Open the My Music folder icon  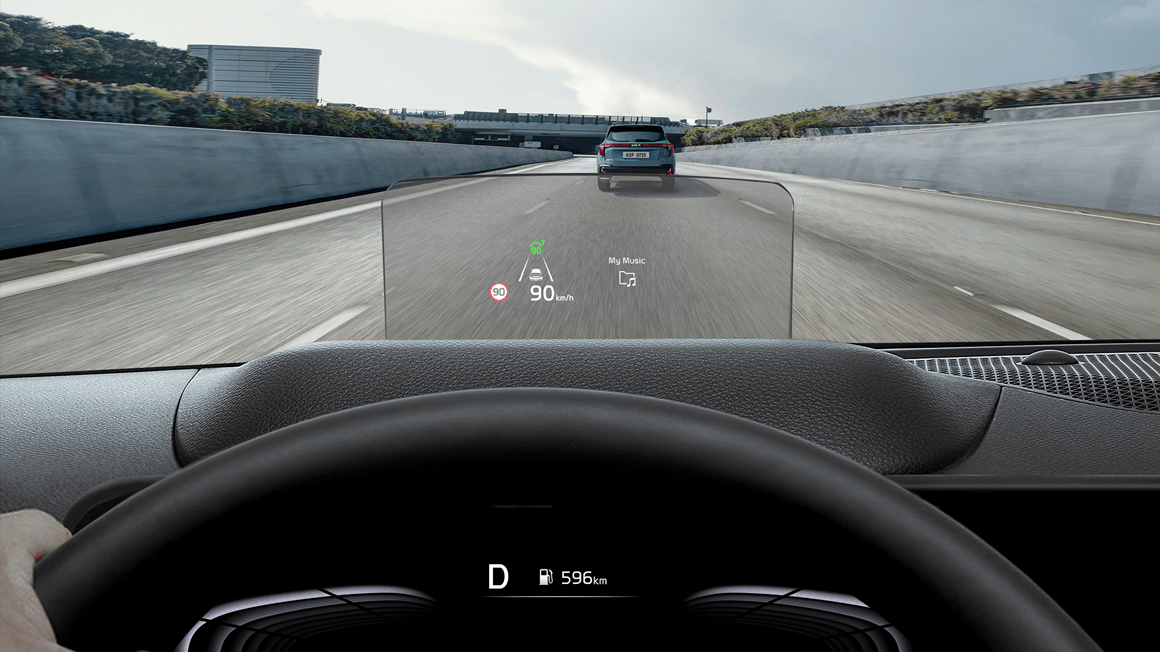[627, 279]
